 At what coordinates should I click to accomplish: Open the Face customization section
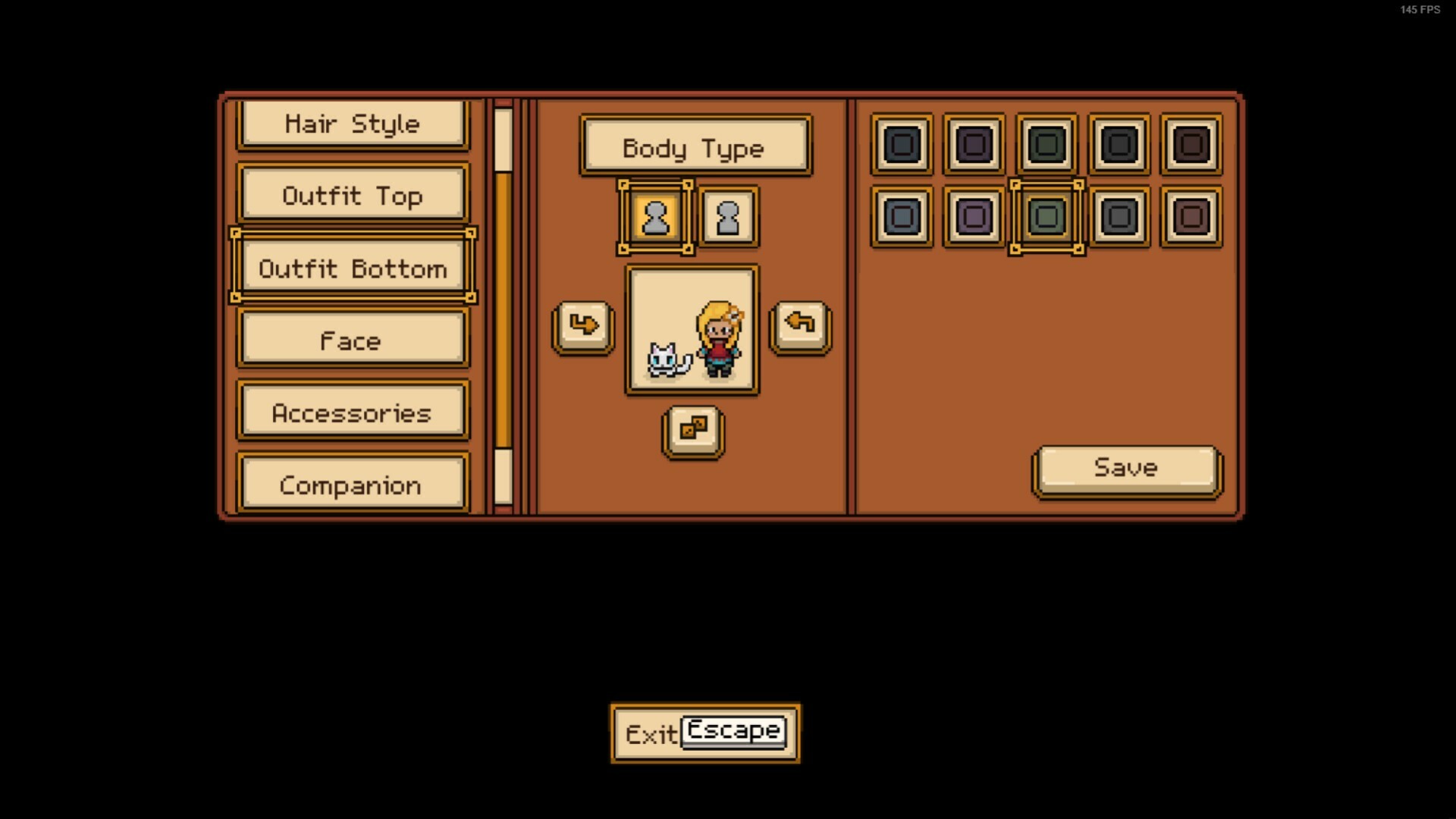tap(353, 340)
